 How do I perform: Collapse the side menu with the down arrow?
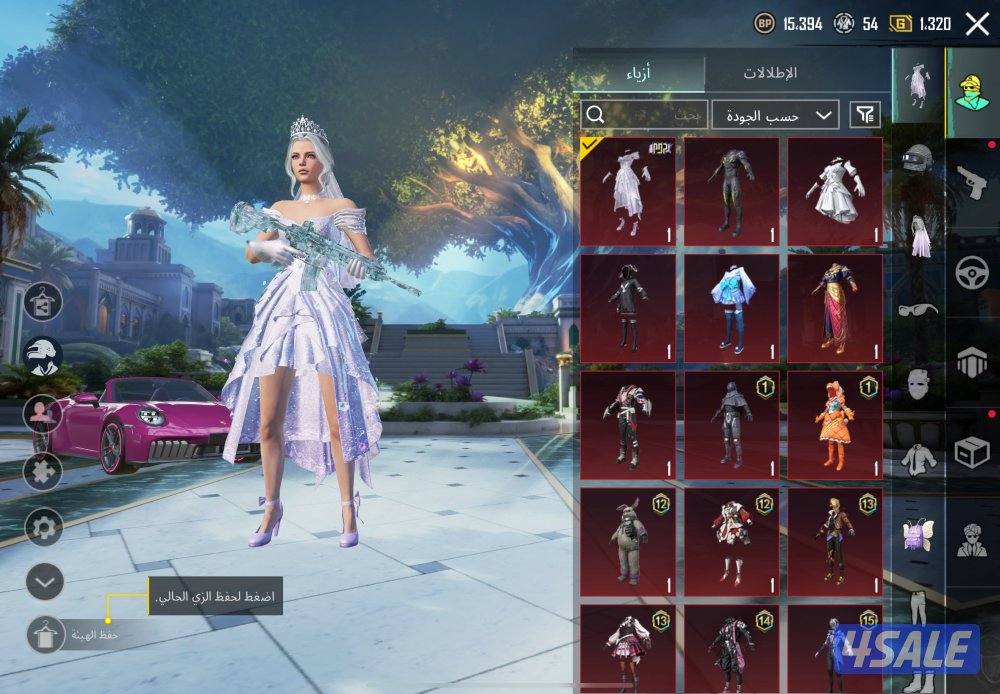tap(44, 581)
